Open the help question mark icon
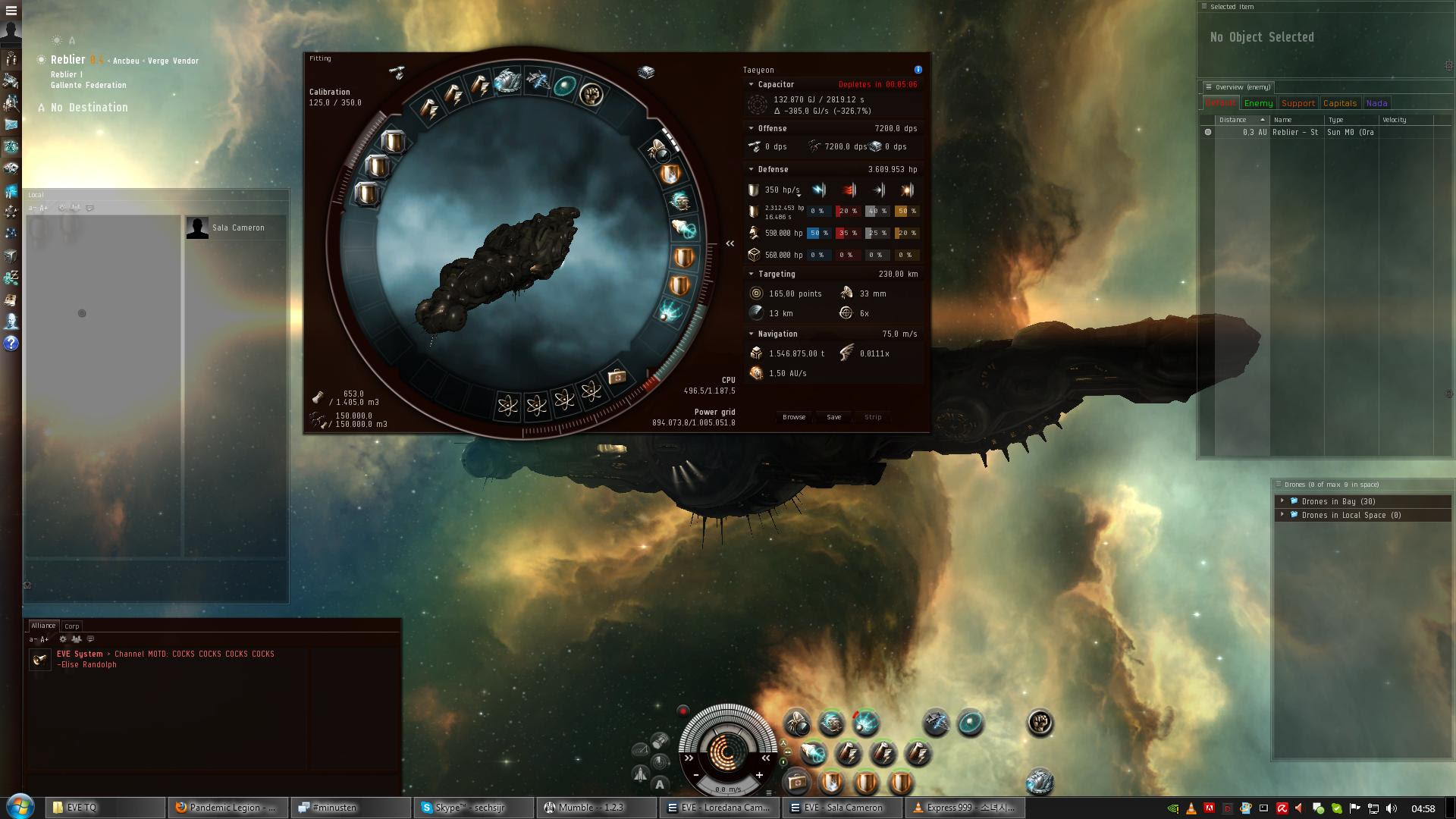The width and height of the screenshot is (1456, 819). point(11,344)
